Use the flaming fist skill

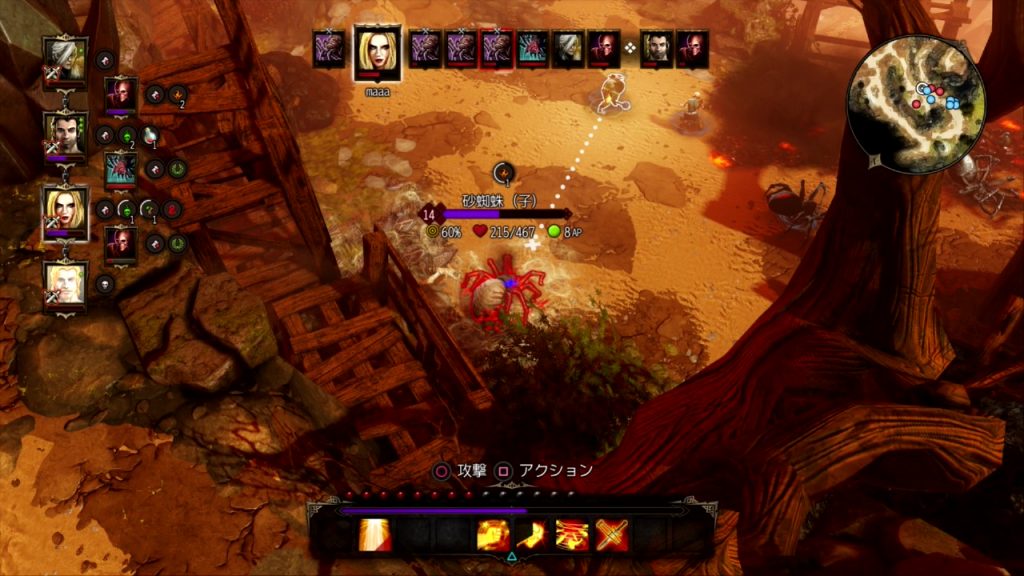(x=494, y=536)
